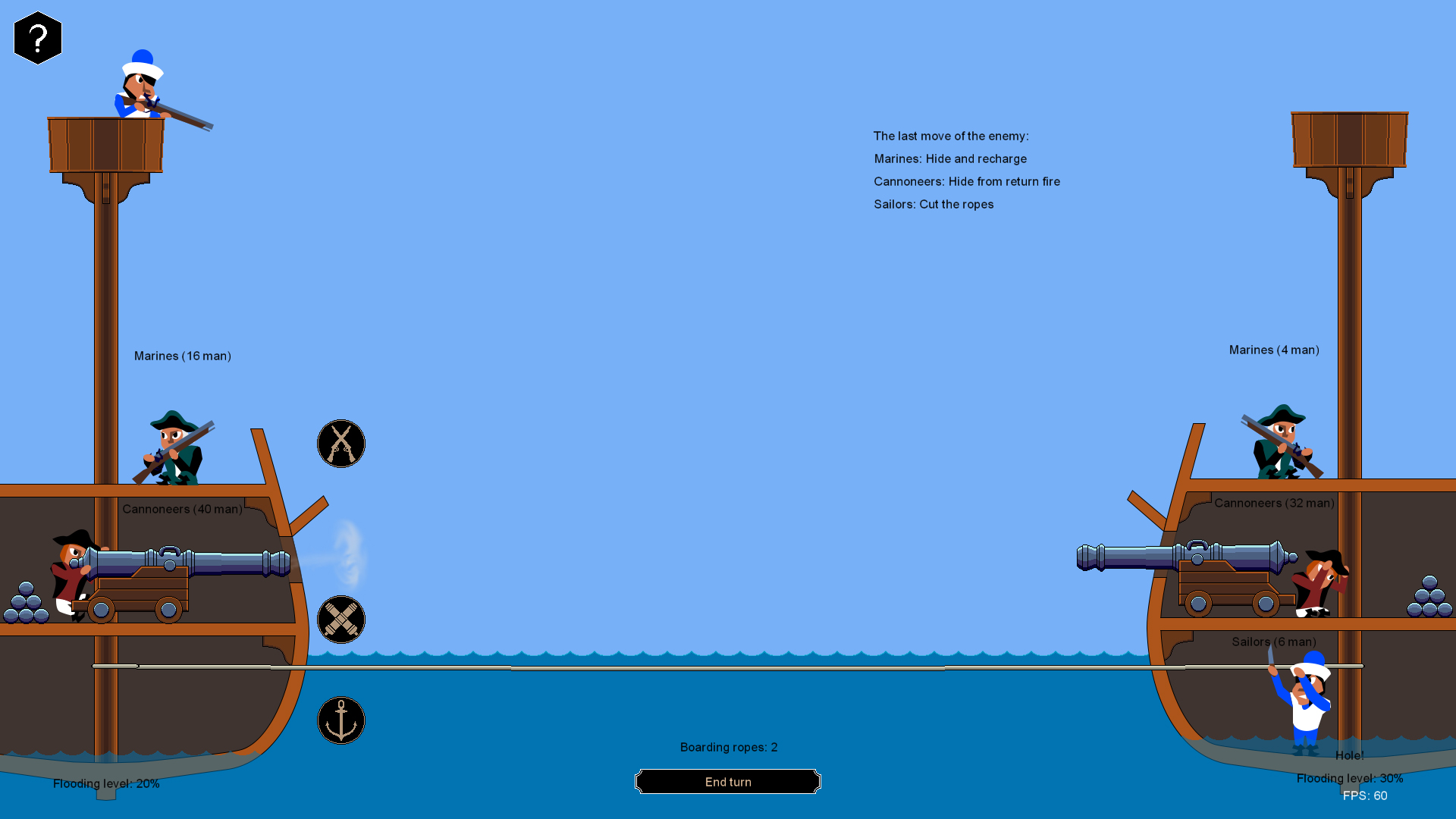Select the crossed muskets fire action

(x=341, y=443)
